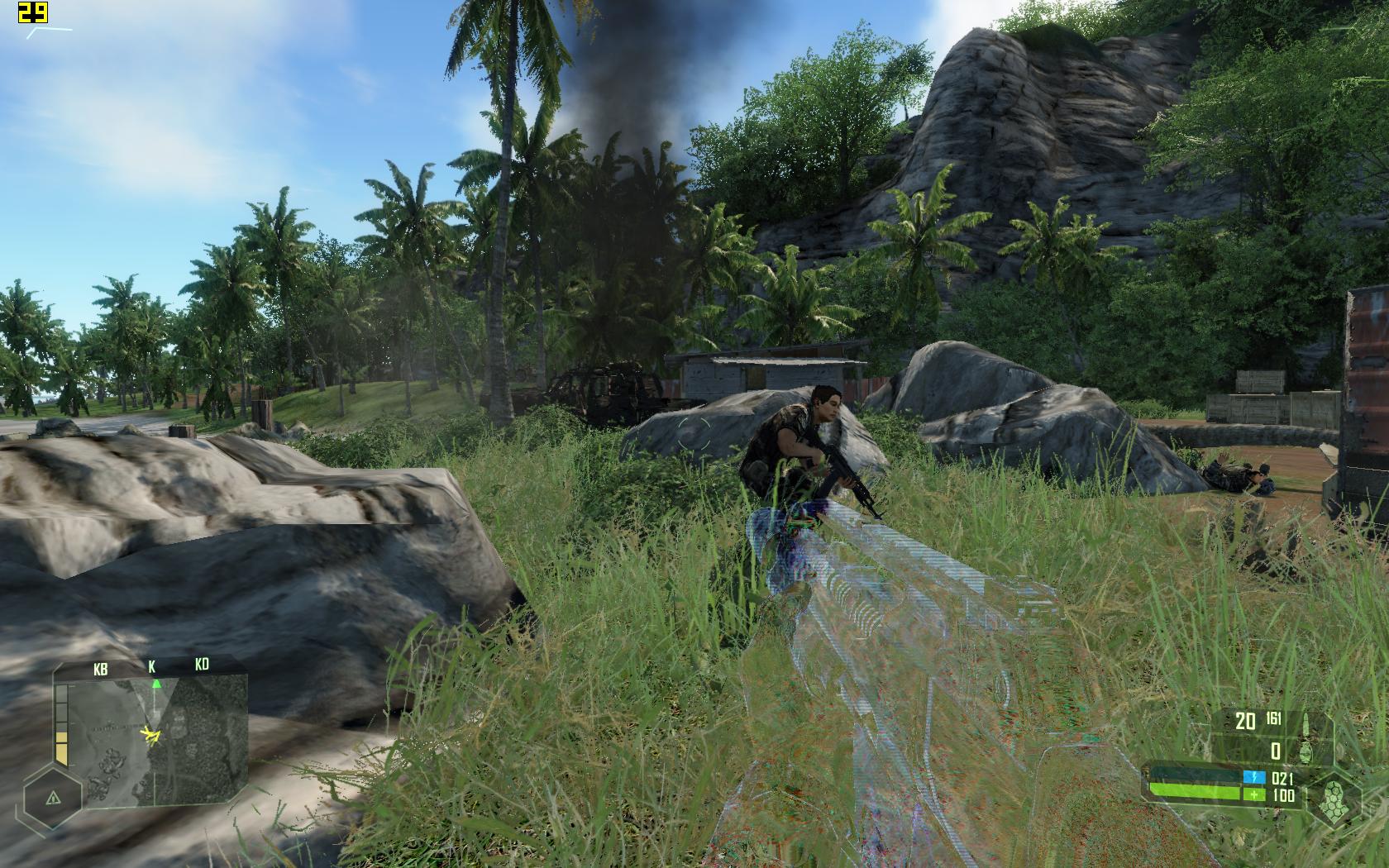This screenshot has width=1389, height=868.
Task: Select the warning triangle hexagon icon
Action: click(53, 798)
